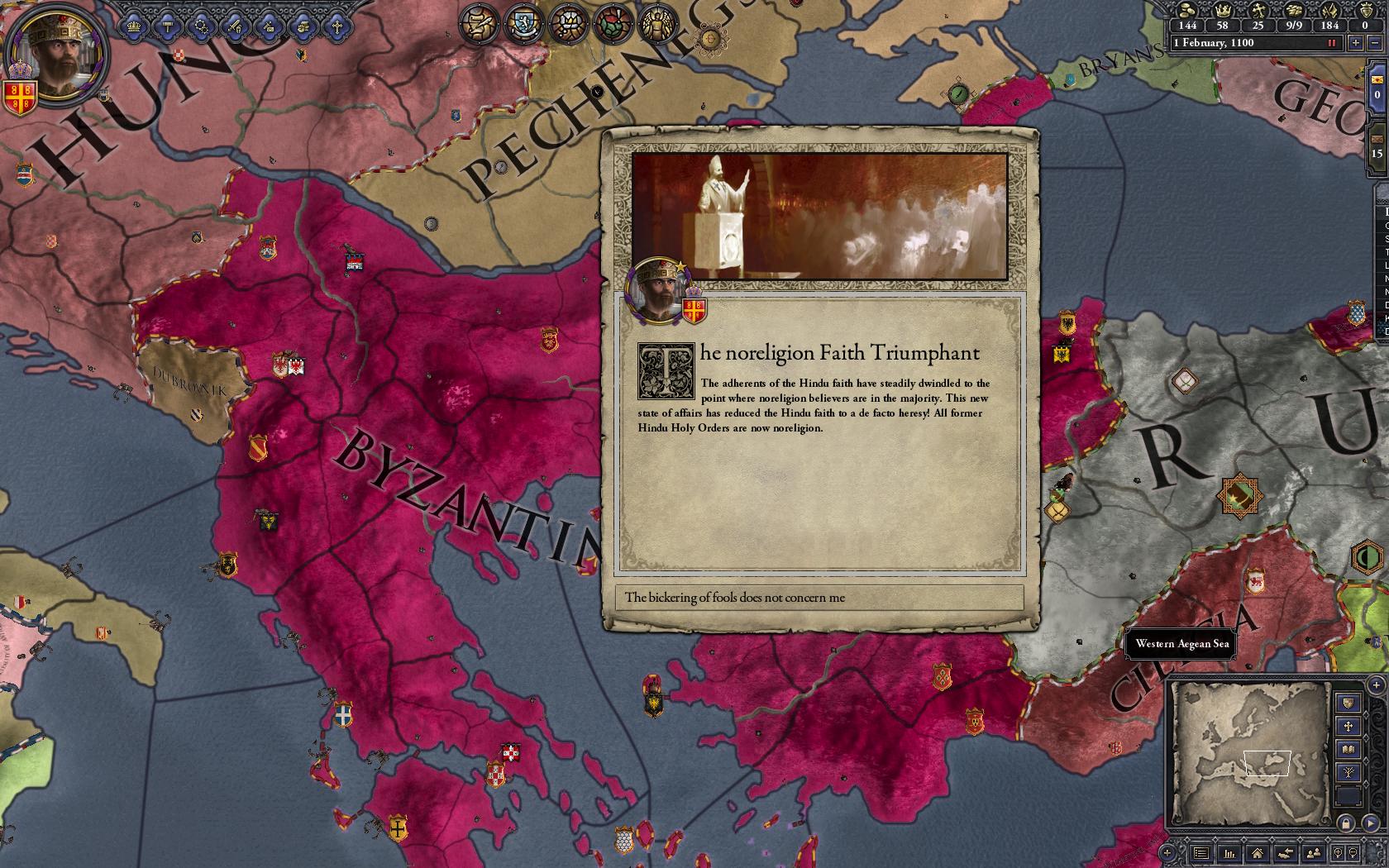Open the military view with the sword icon
Screen dimensions: 1389x868
point(235,27)
